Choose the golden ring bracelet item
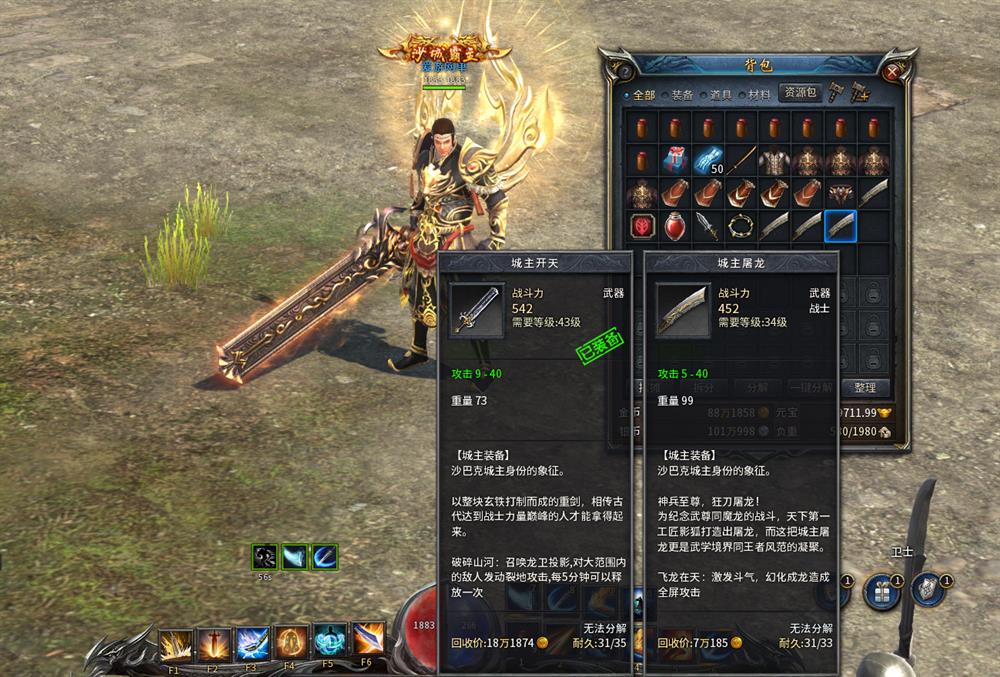 (741, 225)
